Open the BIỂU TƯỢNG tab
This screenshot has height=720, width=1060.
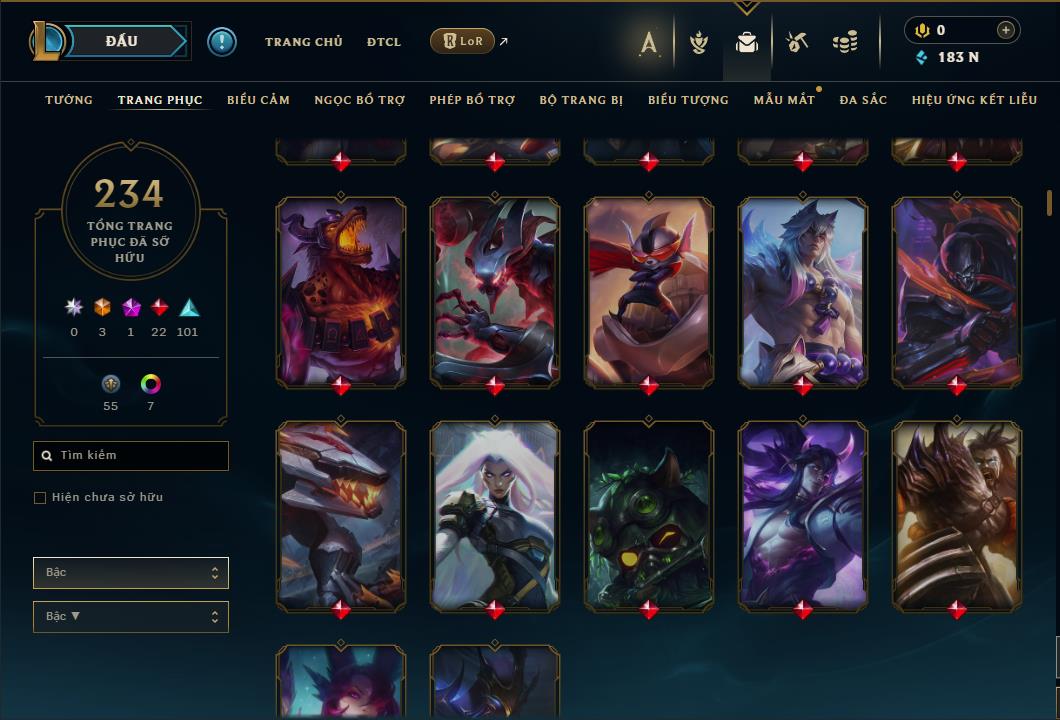pos(688,100)
